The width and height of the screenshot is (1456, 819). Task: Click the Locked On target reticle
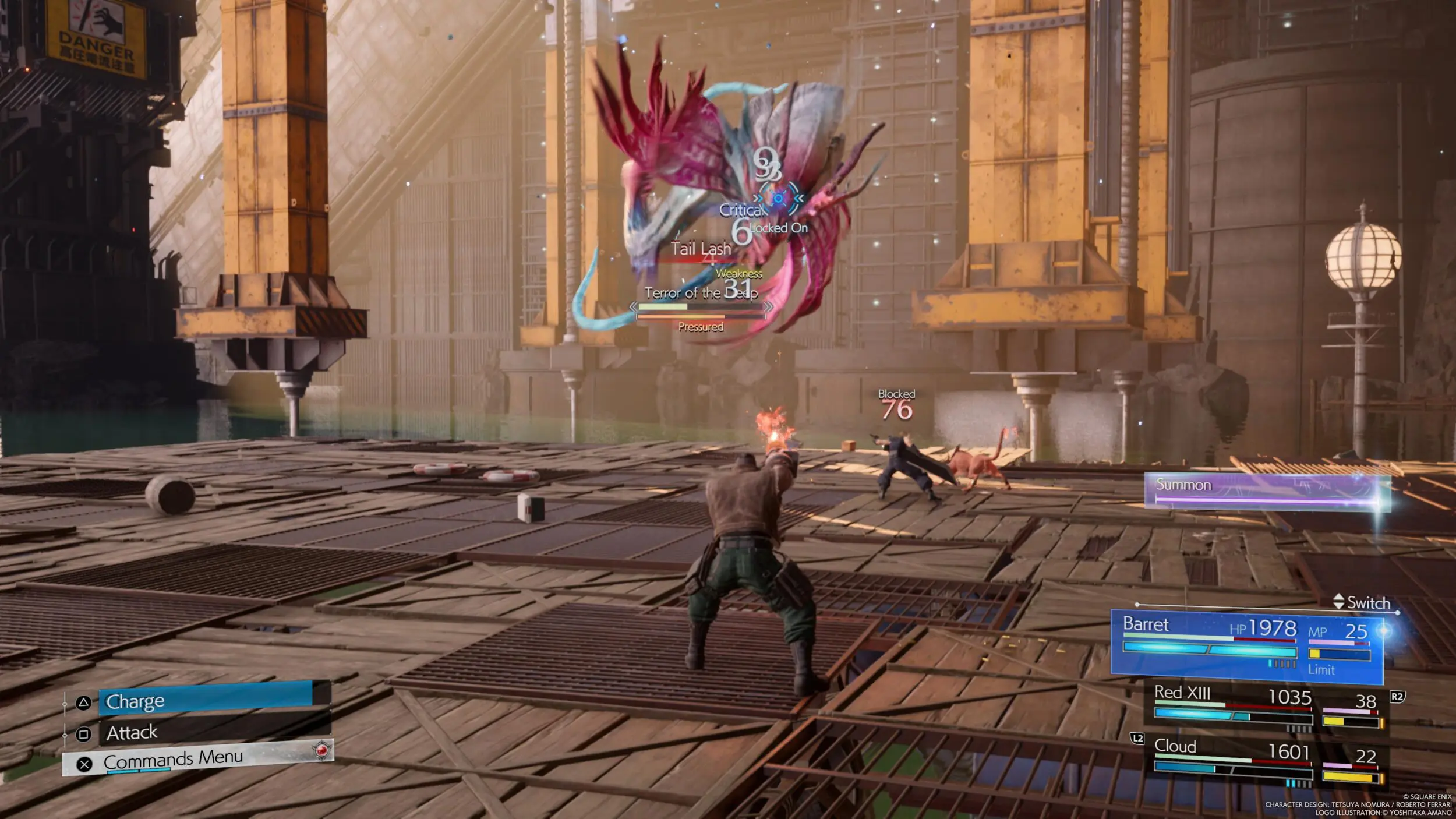[x=778, y=199]
